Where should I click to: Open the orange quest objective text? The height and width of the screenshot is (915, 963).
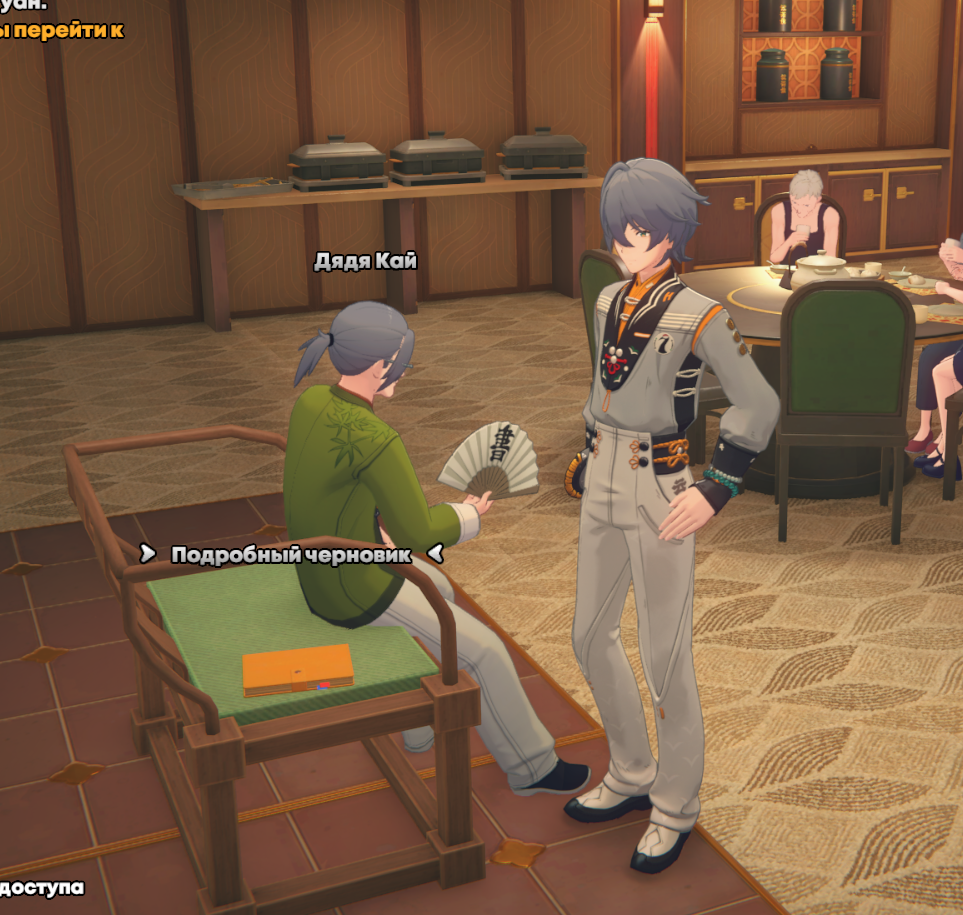pyautogui.click(x=60, y=30)
